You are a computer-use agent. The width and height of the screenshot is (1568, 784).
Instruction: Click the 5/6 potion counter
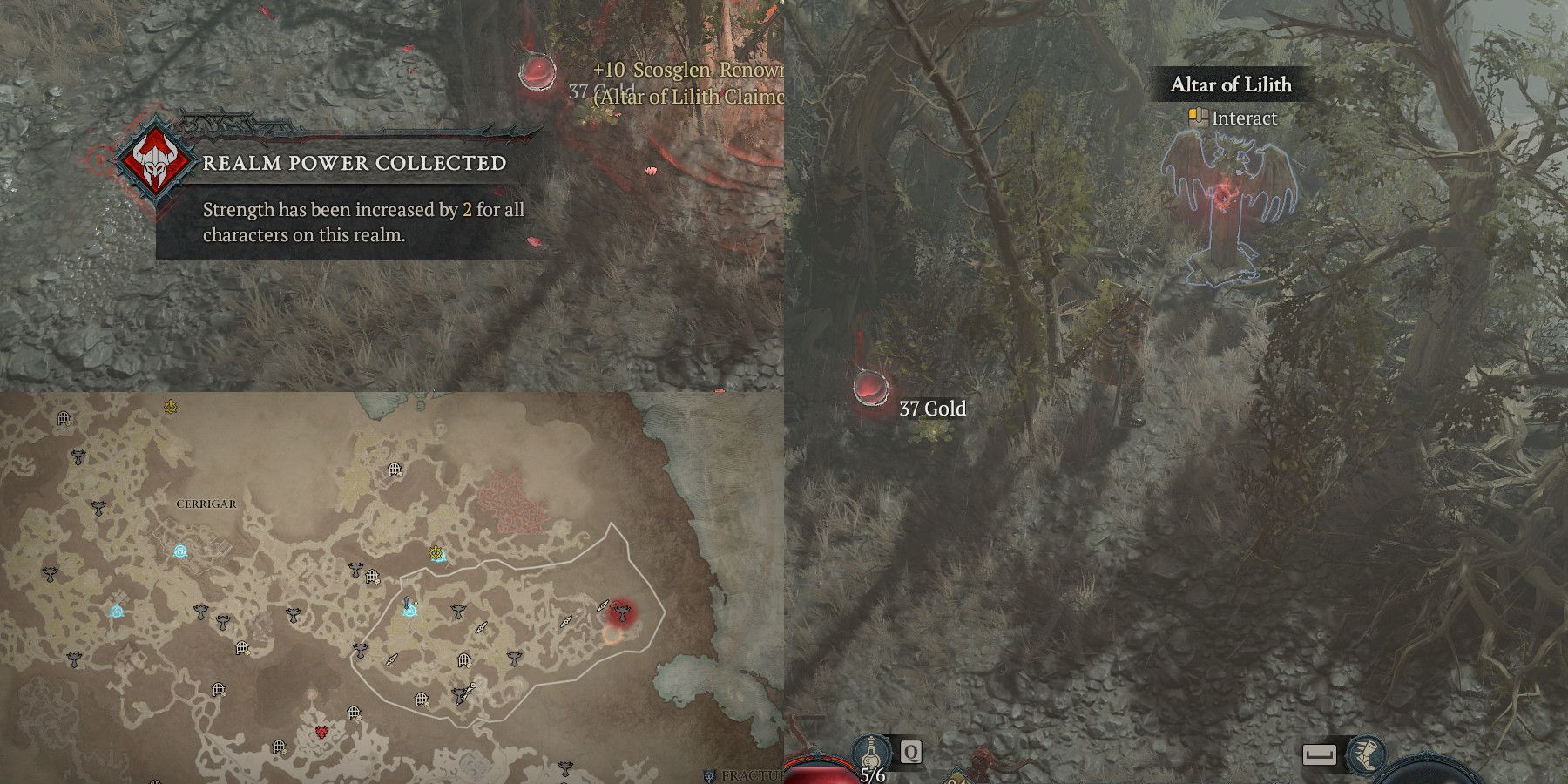tap(871, 774)
